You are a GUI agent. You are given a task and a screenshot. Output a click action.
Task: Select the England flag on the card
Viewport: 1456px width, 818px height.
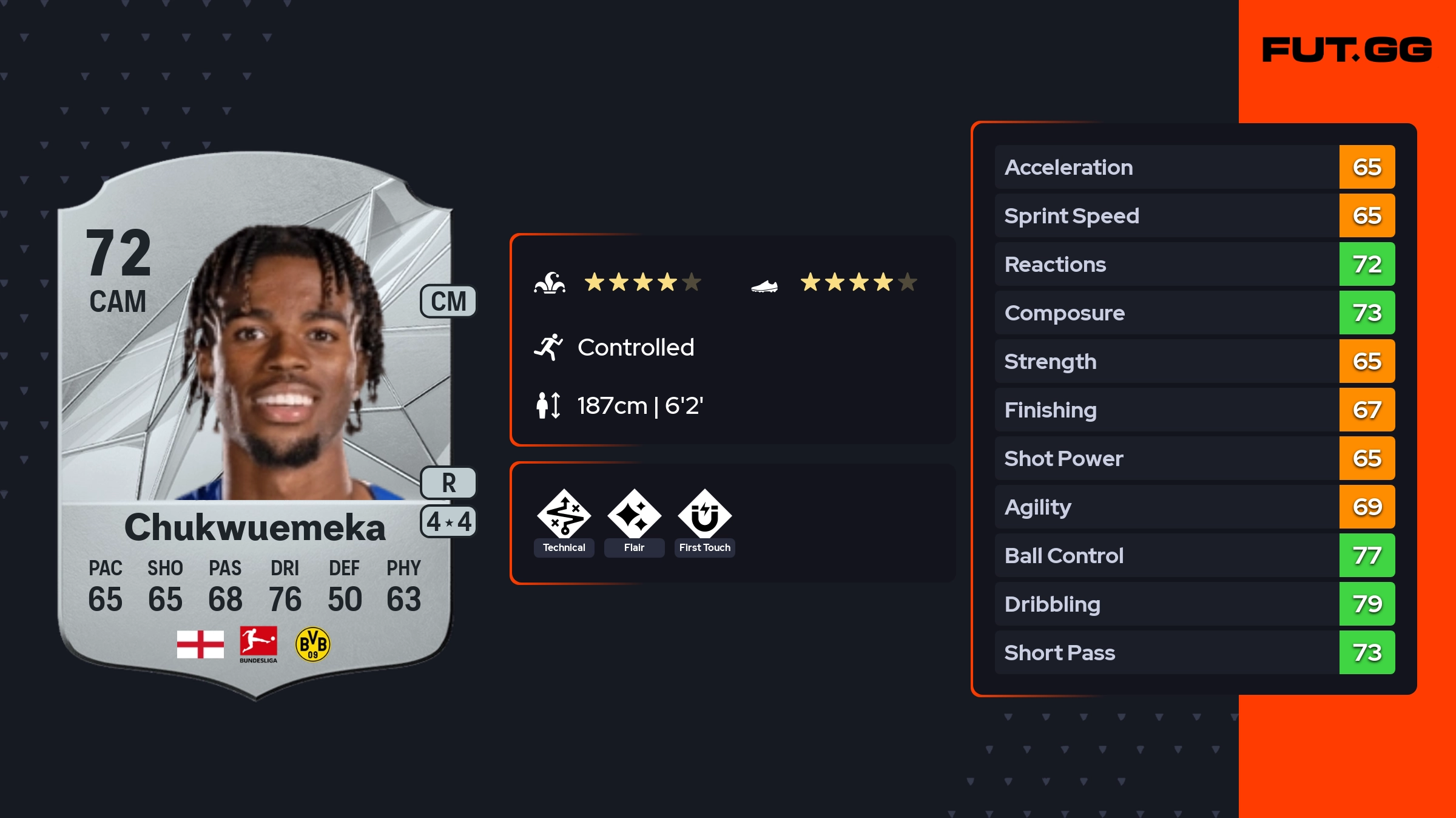(200, 644)
